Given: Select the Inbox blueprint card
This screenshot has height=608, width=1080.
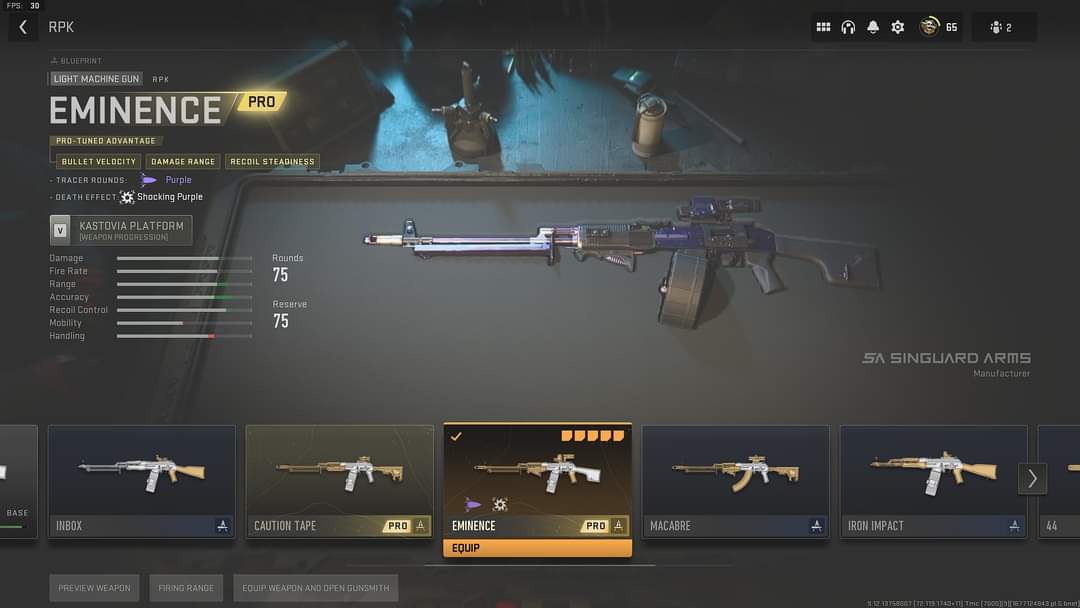Looking at the screenshot, I should 142,481.
